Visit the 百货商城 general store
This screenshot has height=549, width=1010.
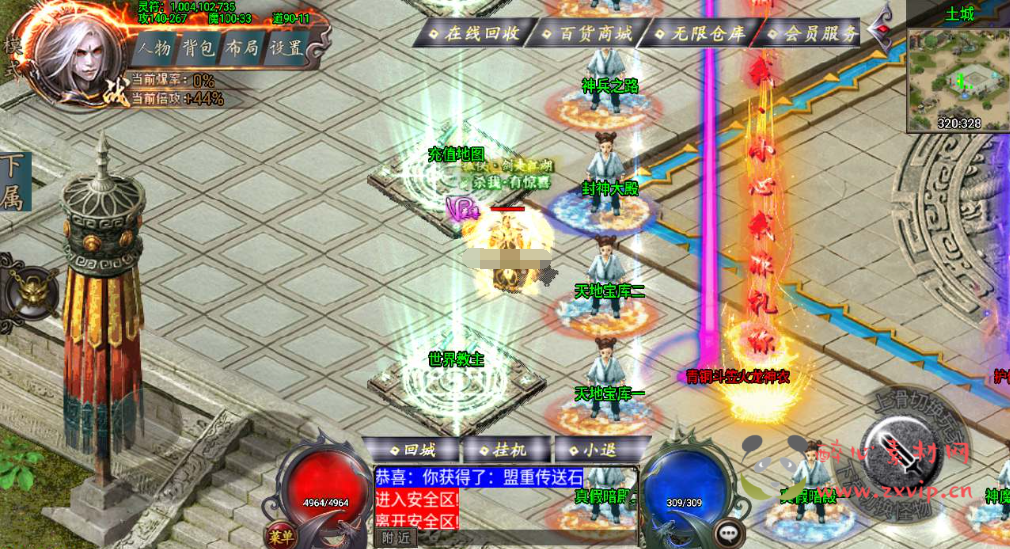point(590,33)
